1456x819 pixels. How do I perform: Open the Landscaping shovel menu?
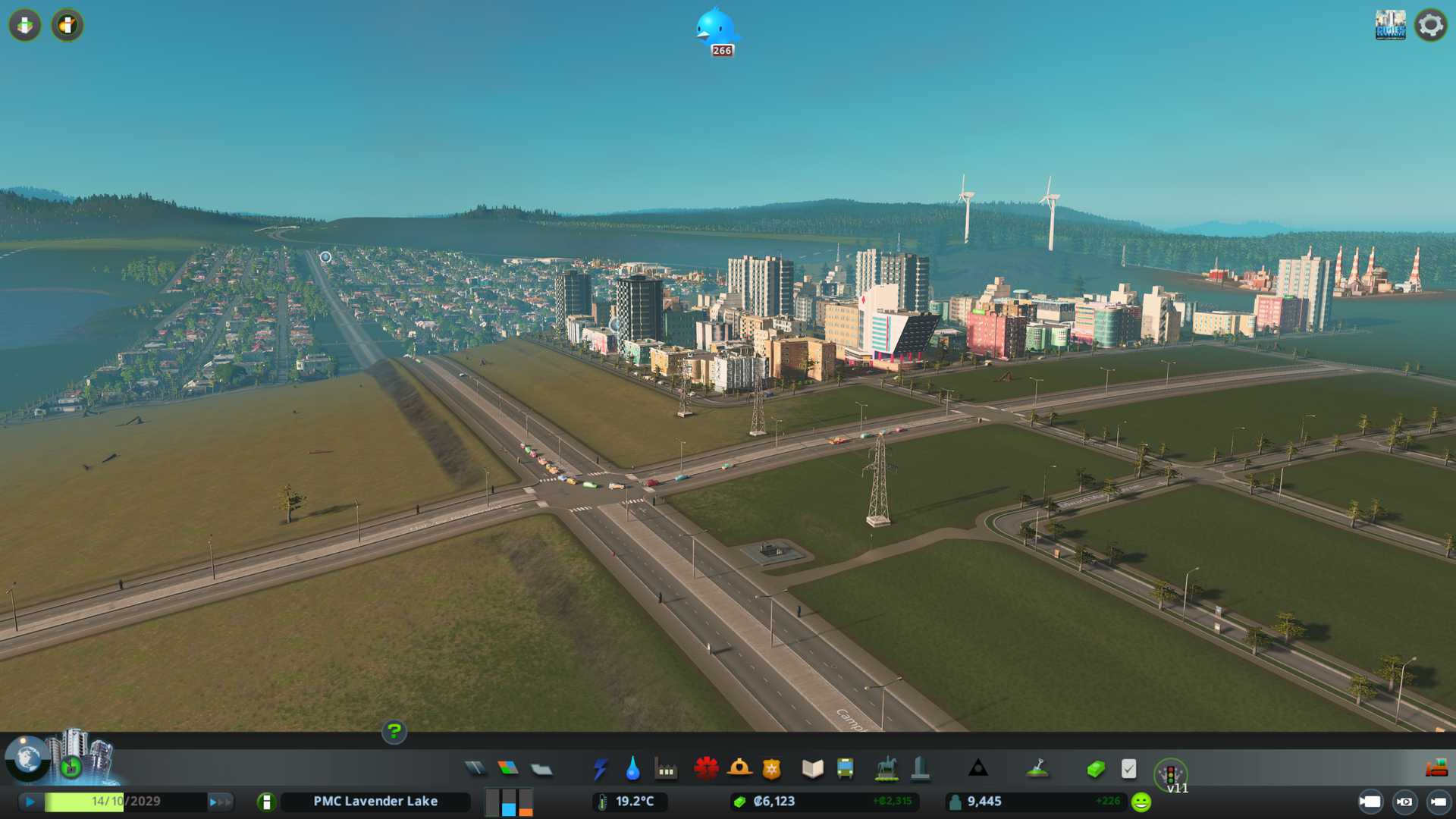point(1037,769)
